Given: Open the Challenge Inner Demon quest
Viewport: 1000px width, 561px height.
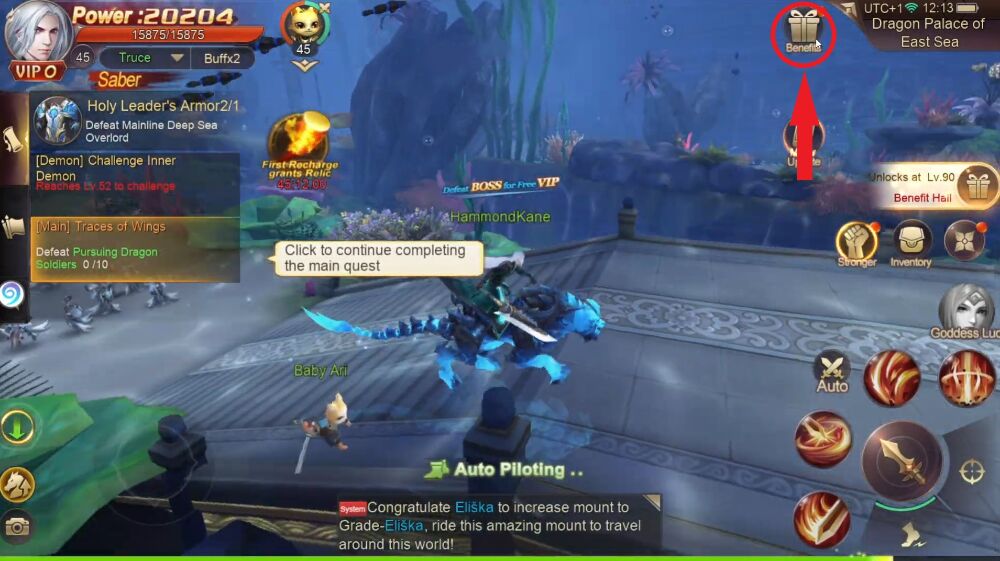Looking at the screenshot, I should pyautogui.click(x=135, y=172).
